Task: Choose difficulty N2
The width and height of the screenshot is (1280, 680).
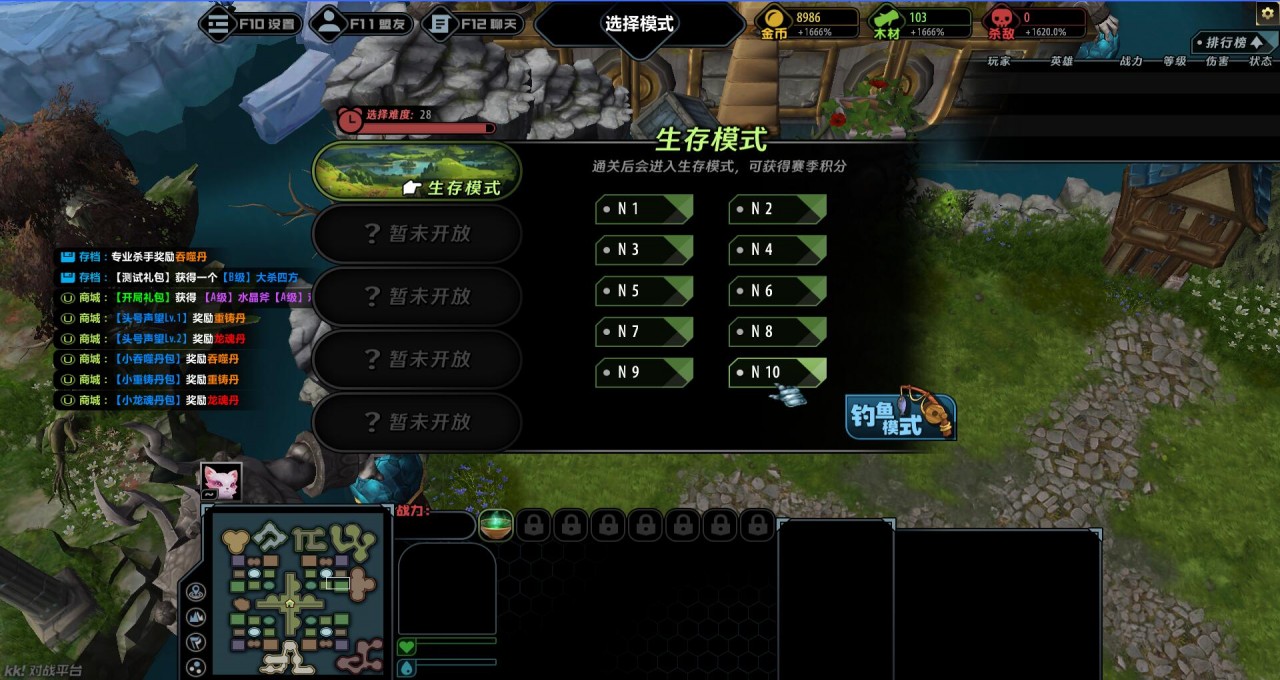Action: pyautogui.click(x=777, y=209)
